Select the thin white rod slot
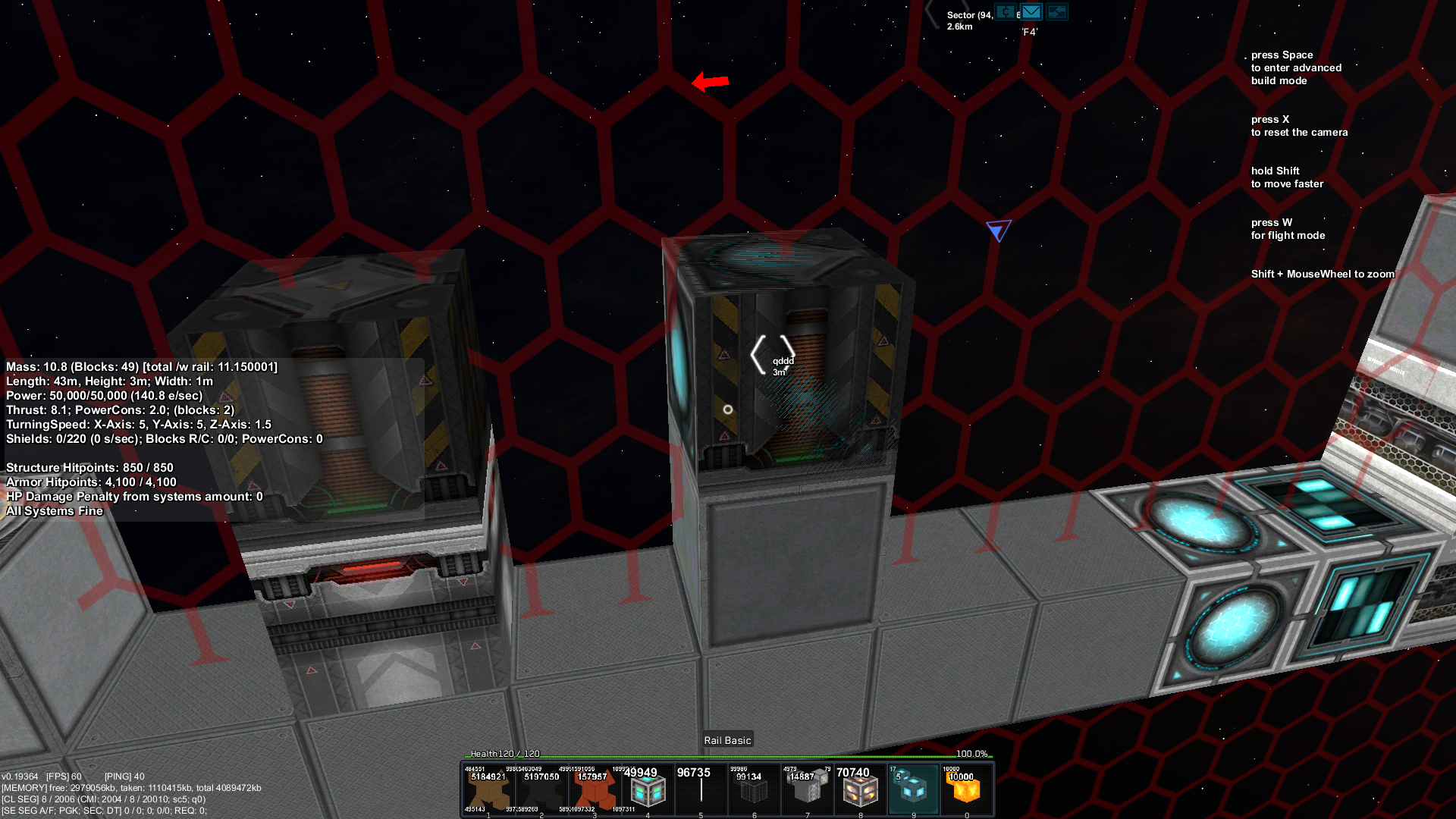The height and width of the screenshot is (819, 1456). pyautogui.click(x=701, y=790)
